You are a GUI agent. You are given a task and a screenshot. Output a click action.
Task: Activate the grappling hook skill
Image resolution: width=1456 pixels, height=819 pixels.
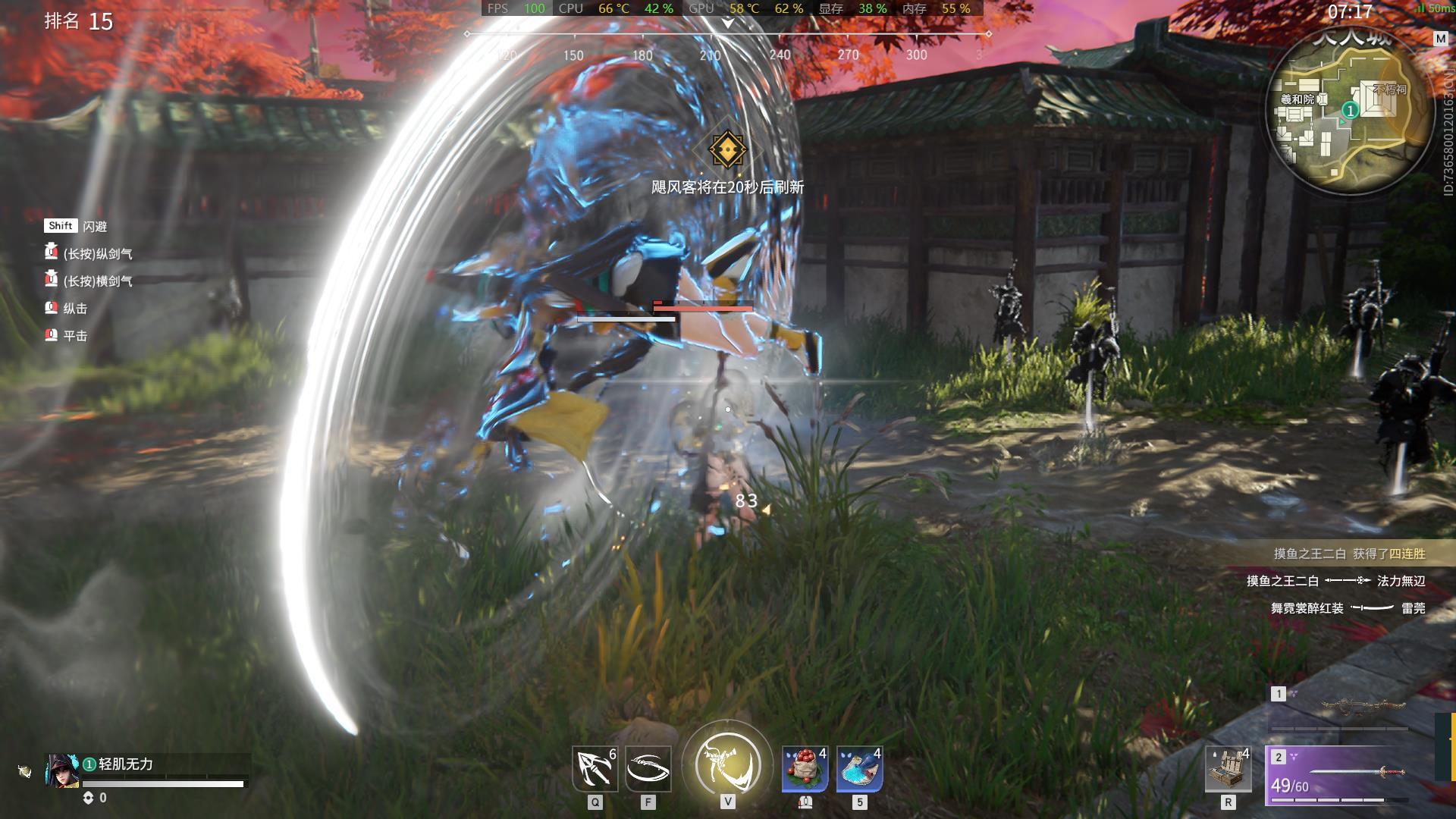594,769
